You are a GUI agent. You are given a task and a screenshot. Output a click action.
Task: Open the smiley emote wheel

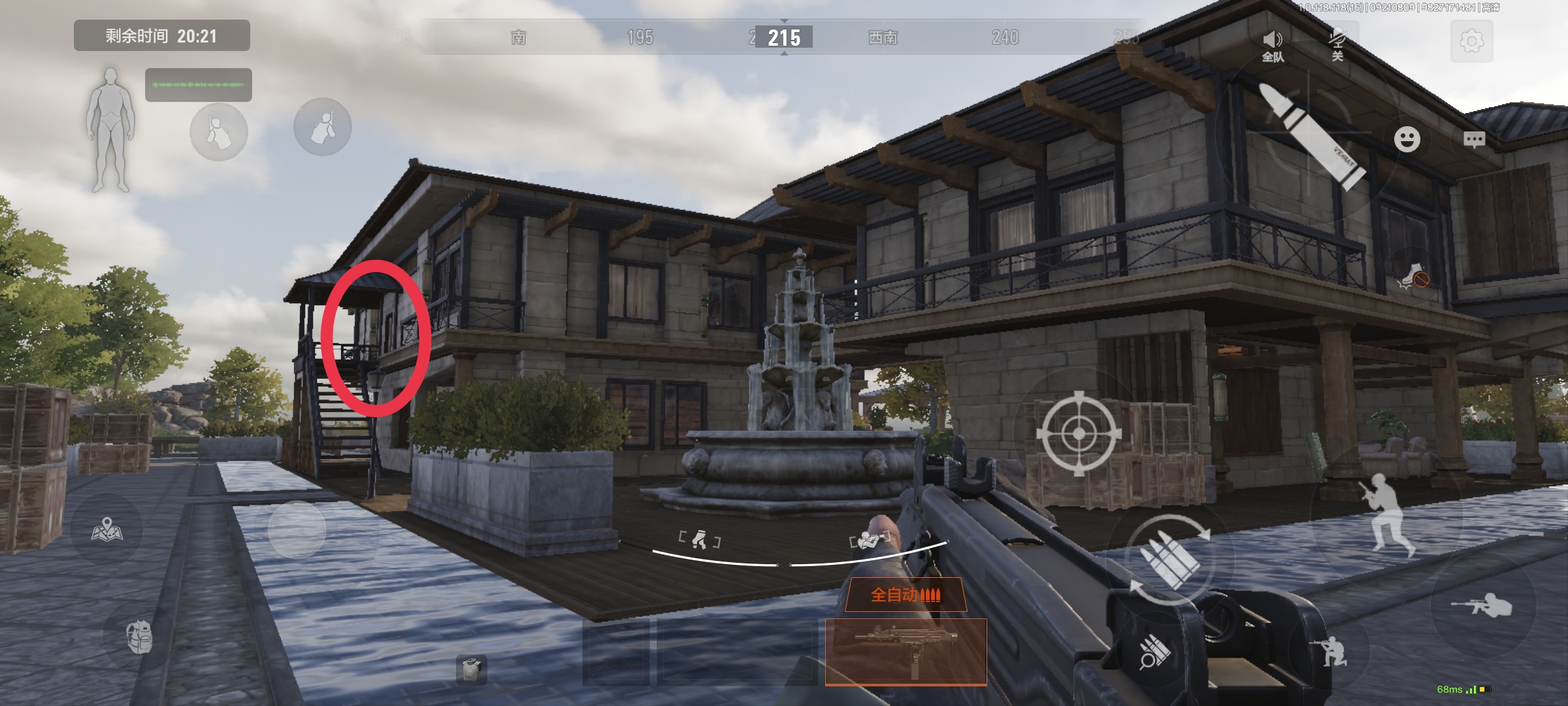coord(1407,139)
